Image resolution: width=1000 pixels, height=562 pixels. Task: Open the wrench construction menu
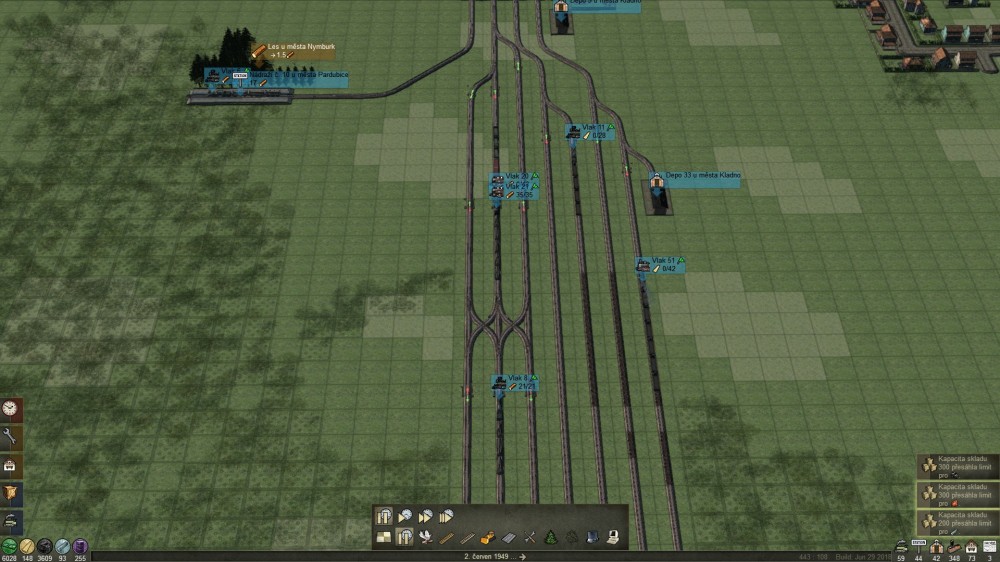click(11, 436)
